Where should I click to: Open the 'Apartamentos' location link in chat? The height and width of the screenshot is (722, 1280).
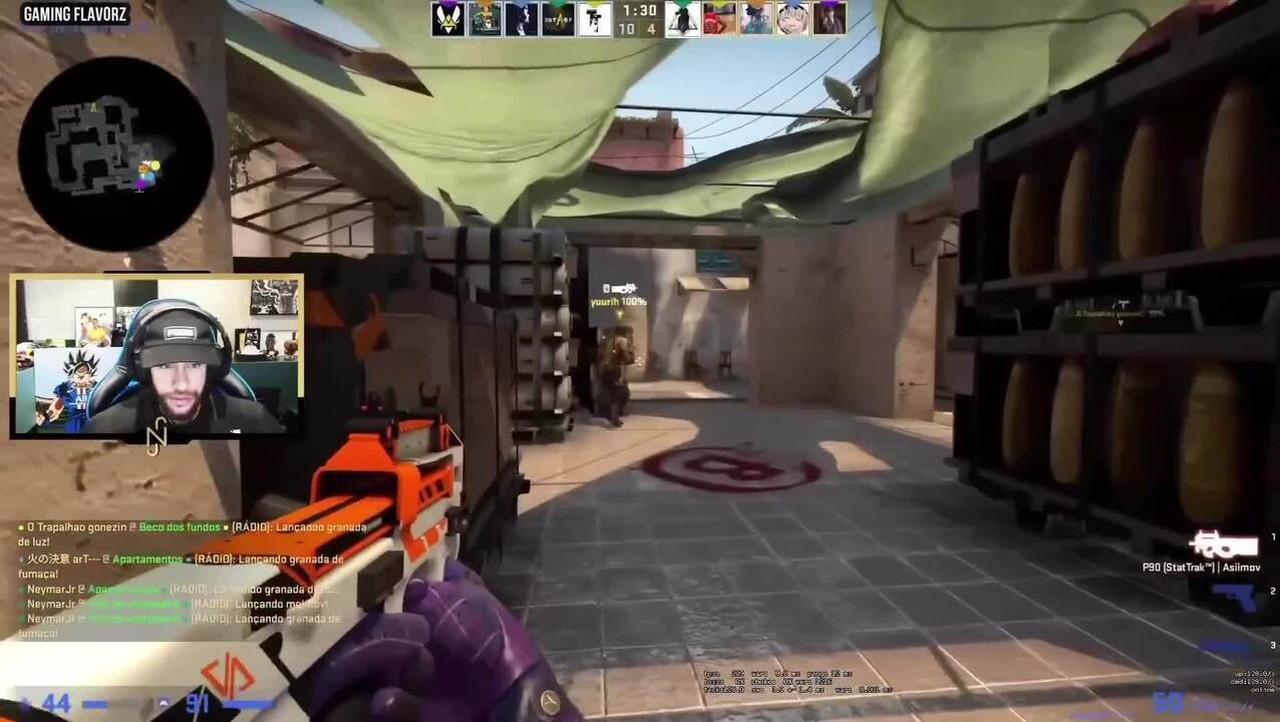tap(147, 560)
